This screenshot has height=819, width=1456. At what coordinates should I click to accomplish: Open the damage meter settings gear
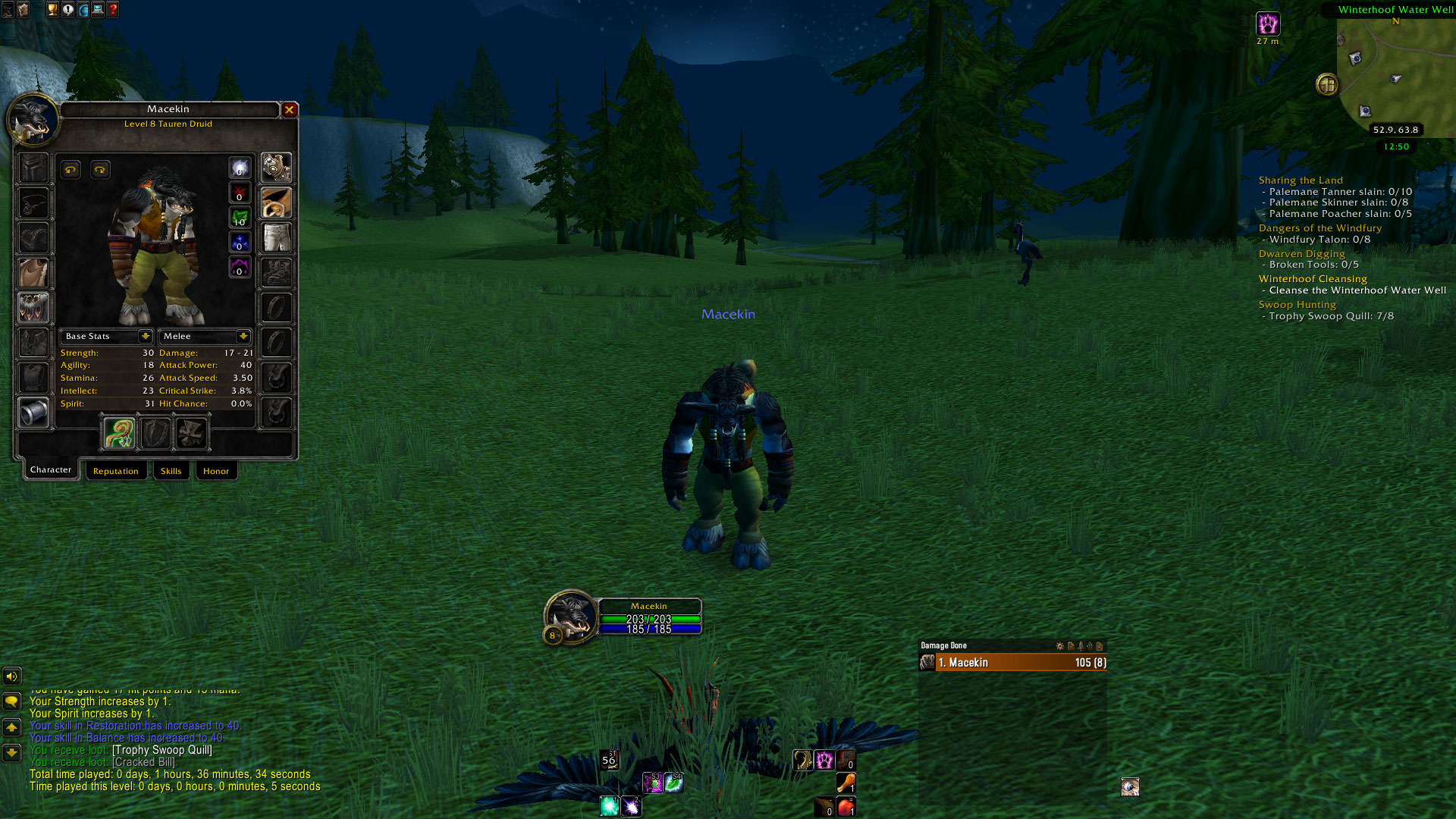coord(1059,646)
